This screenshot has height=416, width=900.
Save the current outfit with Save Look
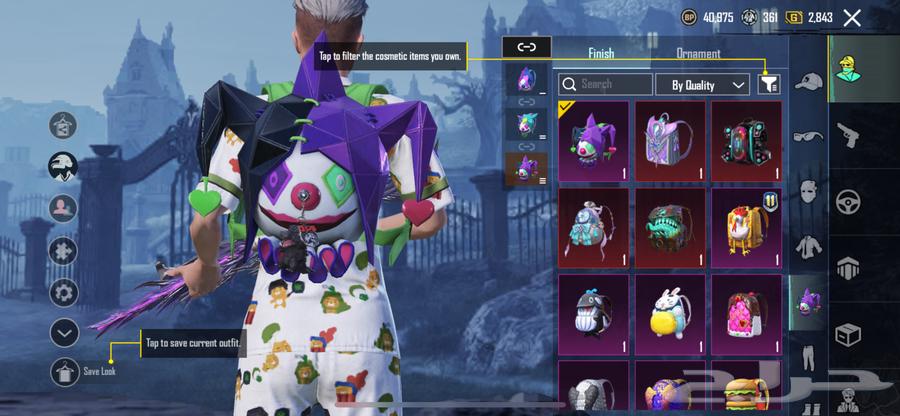tap(64, 370)
